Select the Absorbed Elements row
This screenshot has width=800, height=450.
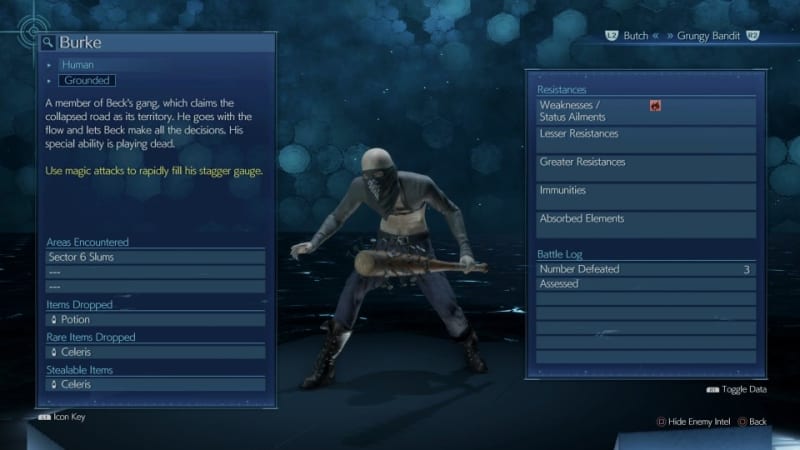click(x=644, y=223)
